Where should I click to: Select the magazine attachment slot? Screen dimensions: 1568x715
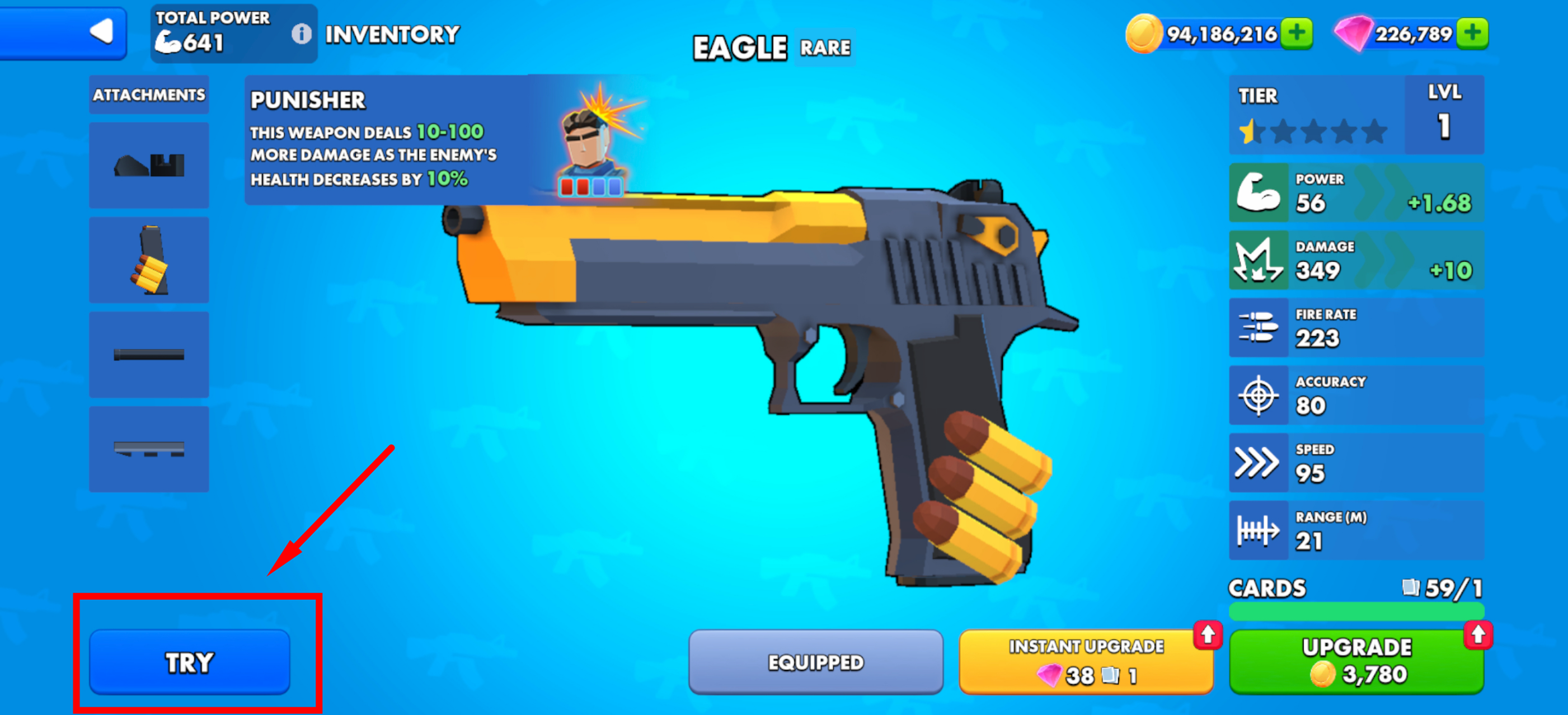[x=149, y=260]
